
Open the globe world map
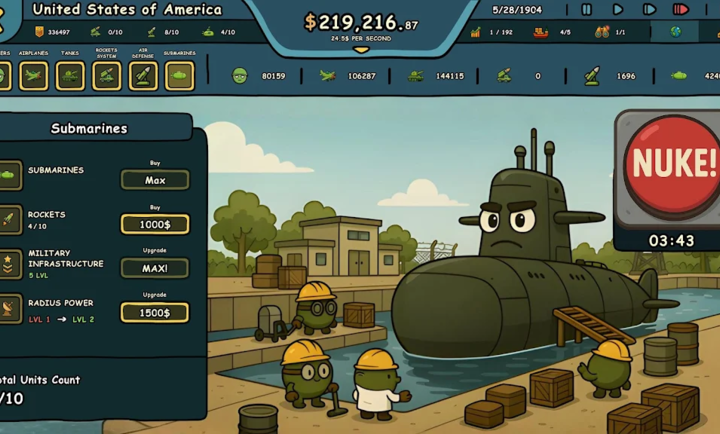click(x=677, y=32)
